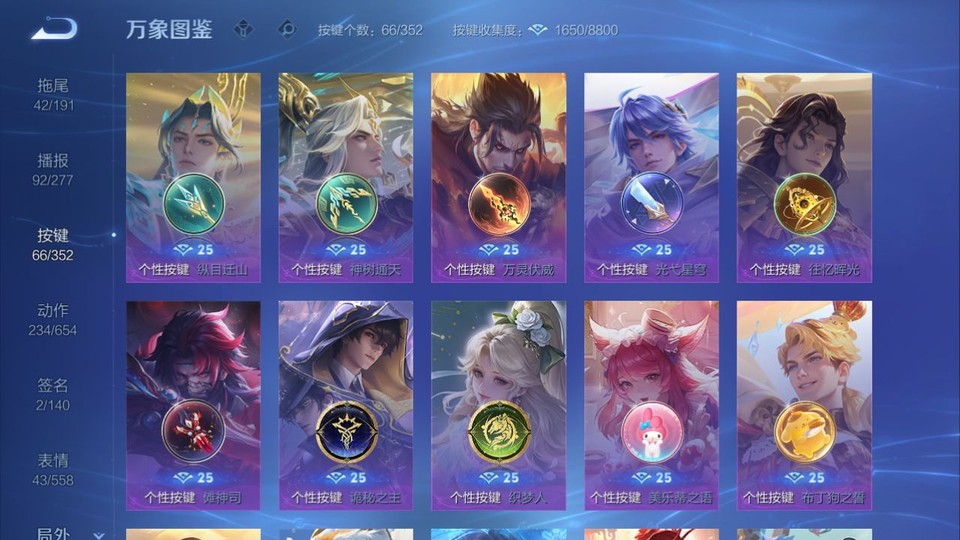Open the 播报 category tab
The image size is (960, 540).
pos(54,170)
